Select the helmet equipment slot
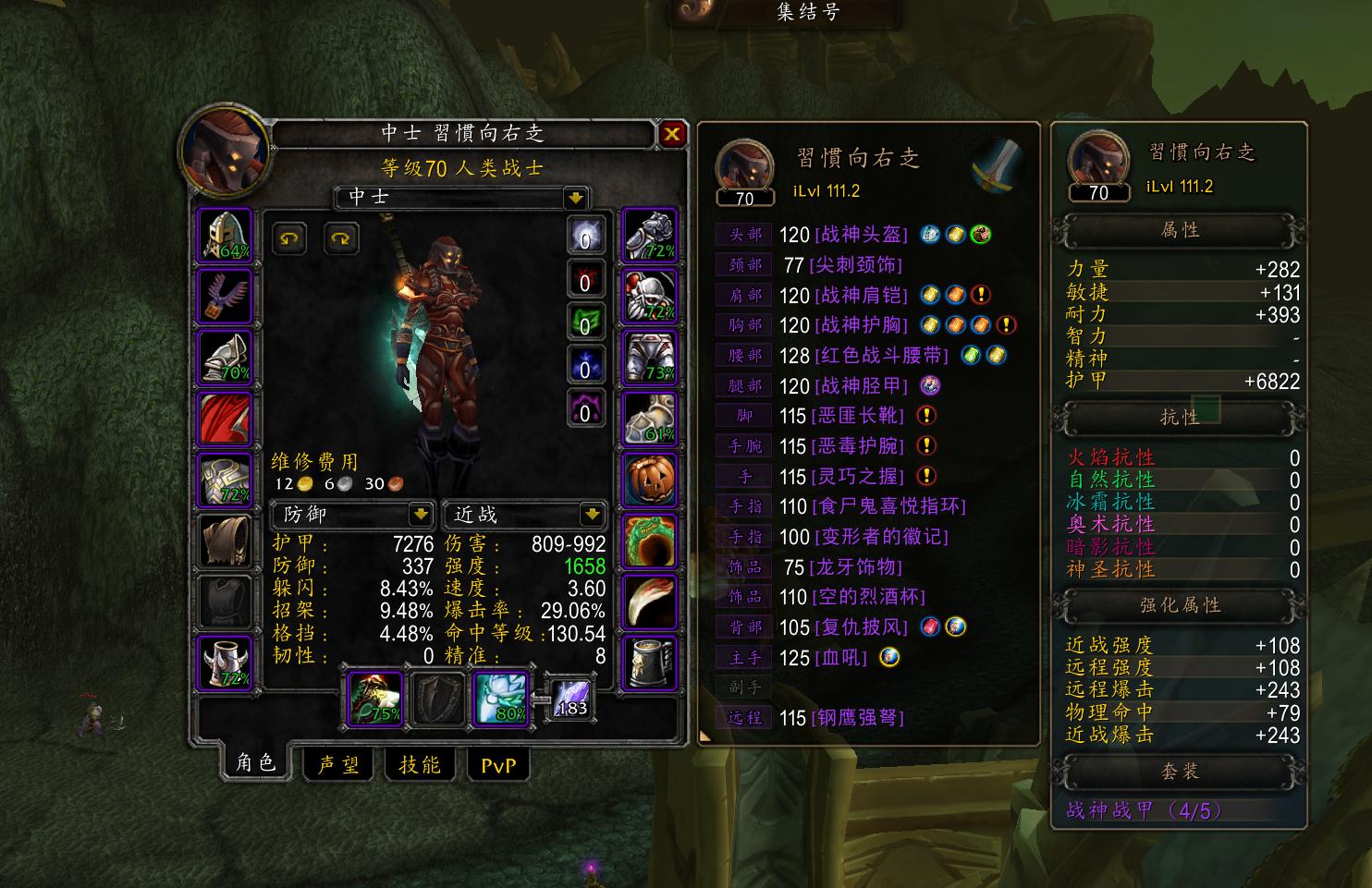1372x888 pixels. click(x=225, y=238)
